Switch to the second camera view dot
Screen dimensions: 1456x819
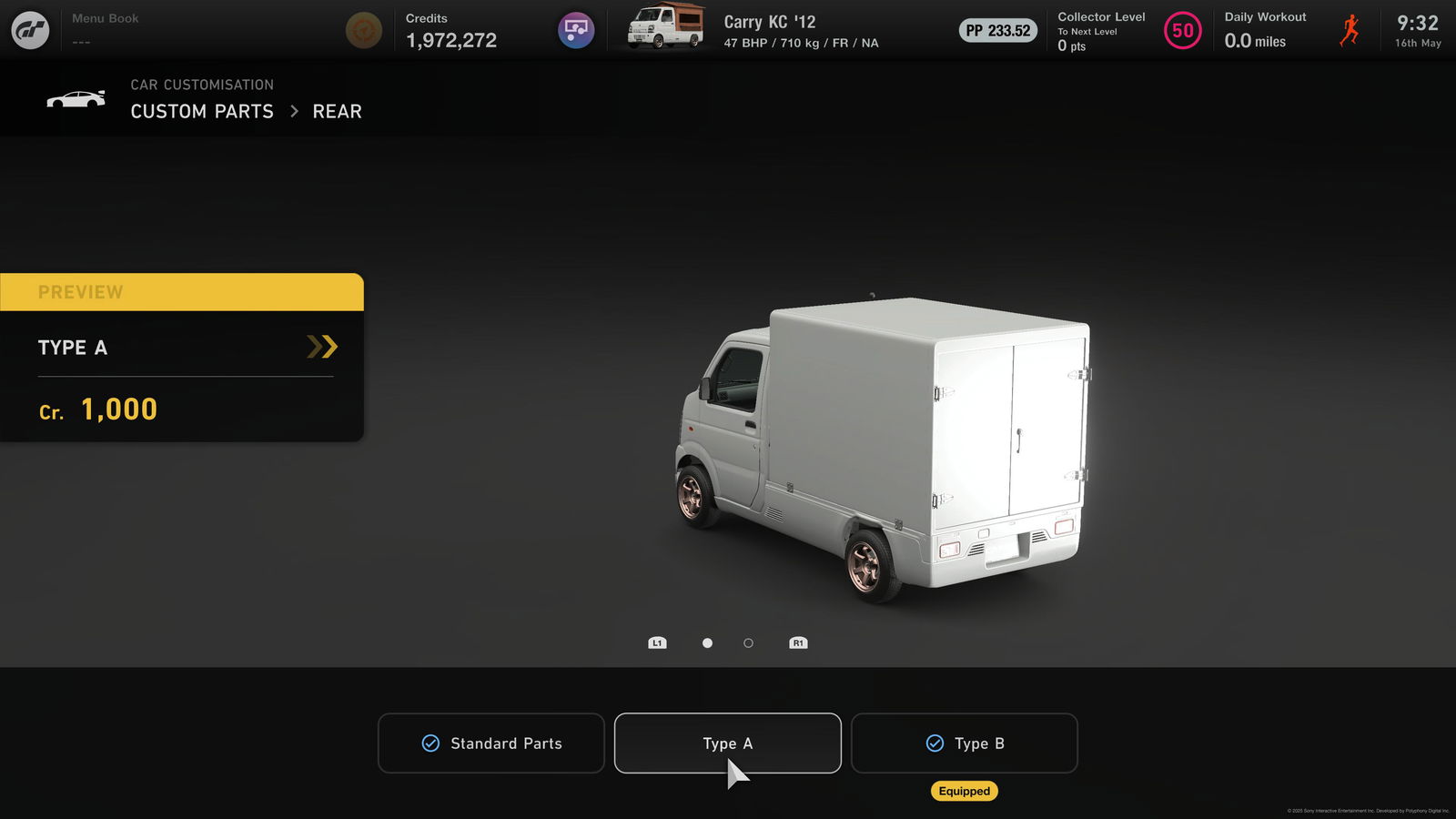click(x=748, y=643)
